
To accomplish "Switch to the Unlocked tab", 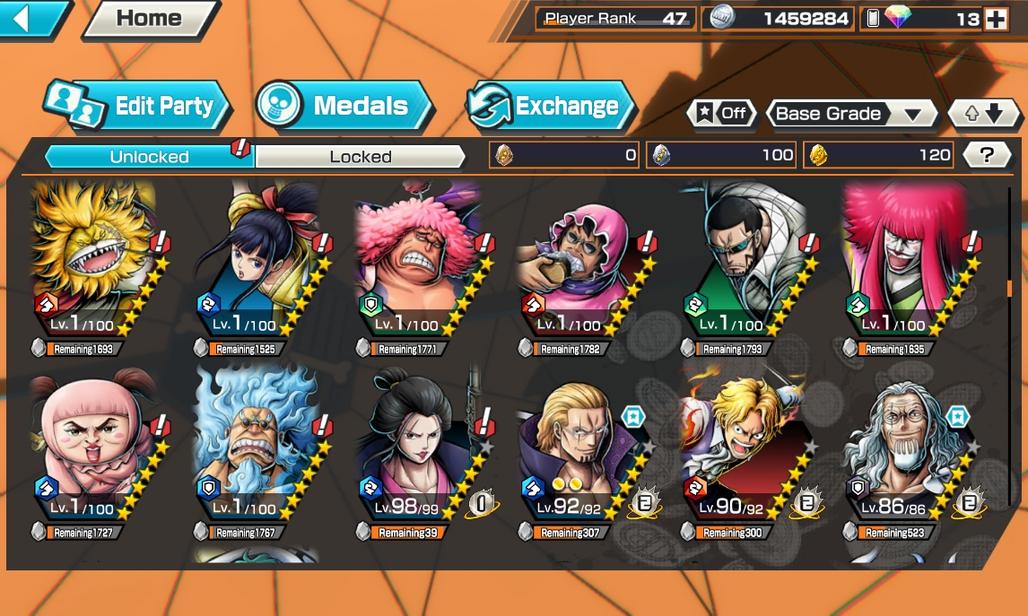I will pos(149,156).
